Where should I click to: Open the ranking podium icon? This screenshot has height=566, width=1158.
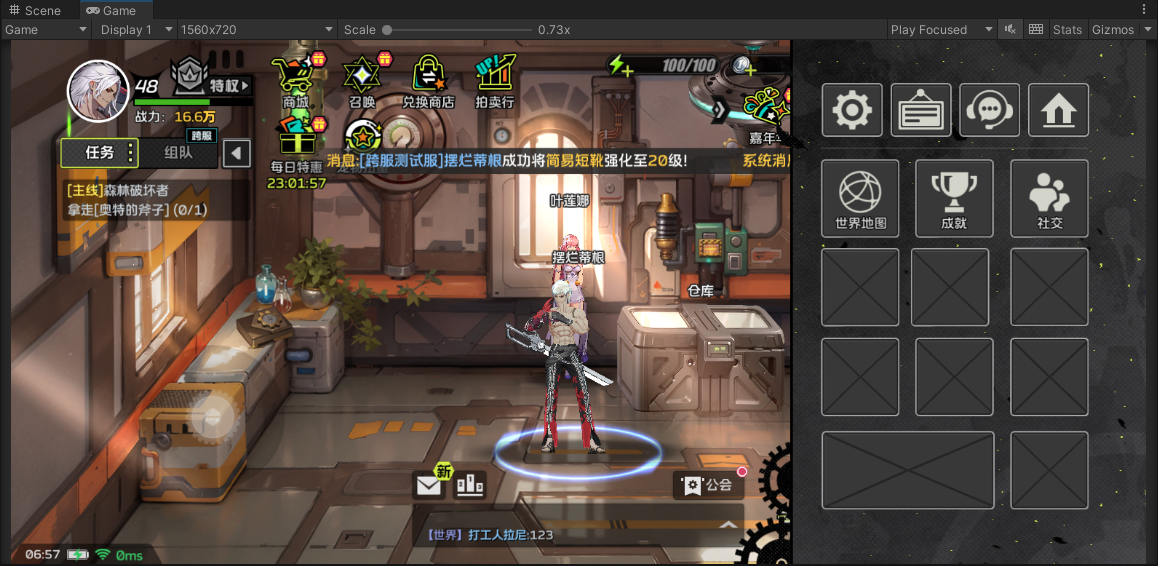click(470, 485)
